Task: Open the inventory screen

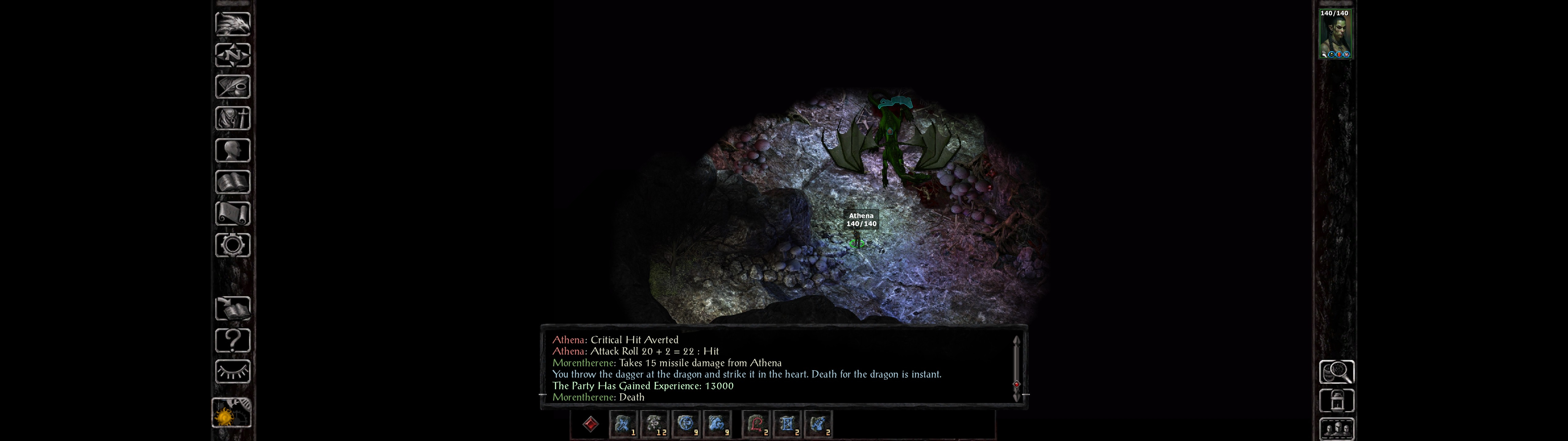Action: [232, 118]
